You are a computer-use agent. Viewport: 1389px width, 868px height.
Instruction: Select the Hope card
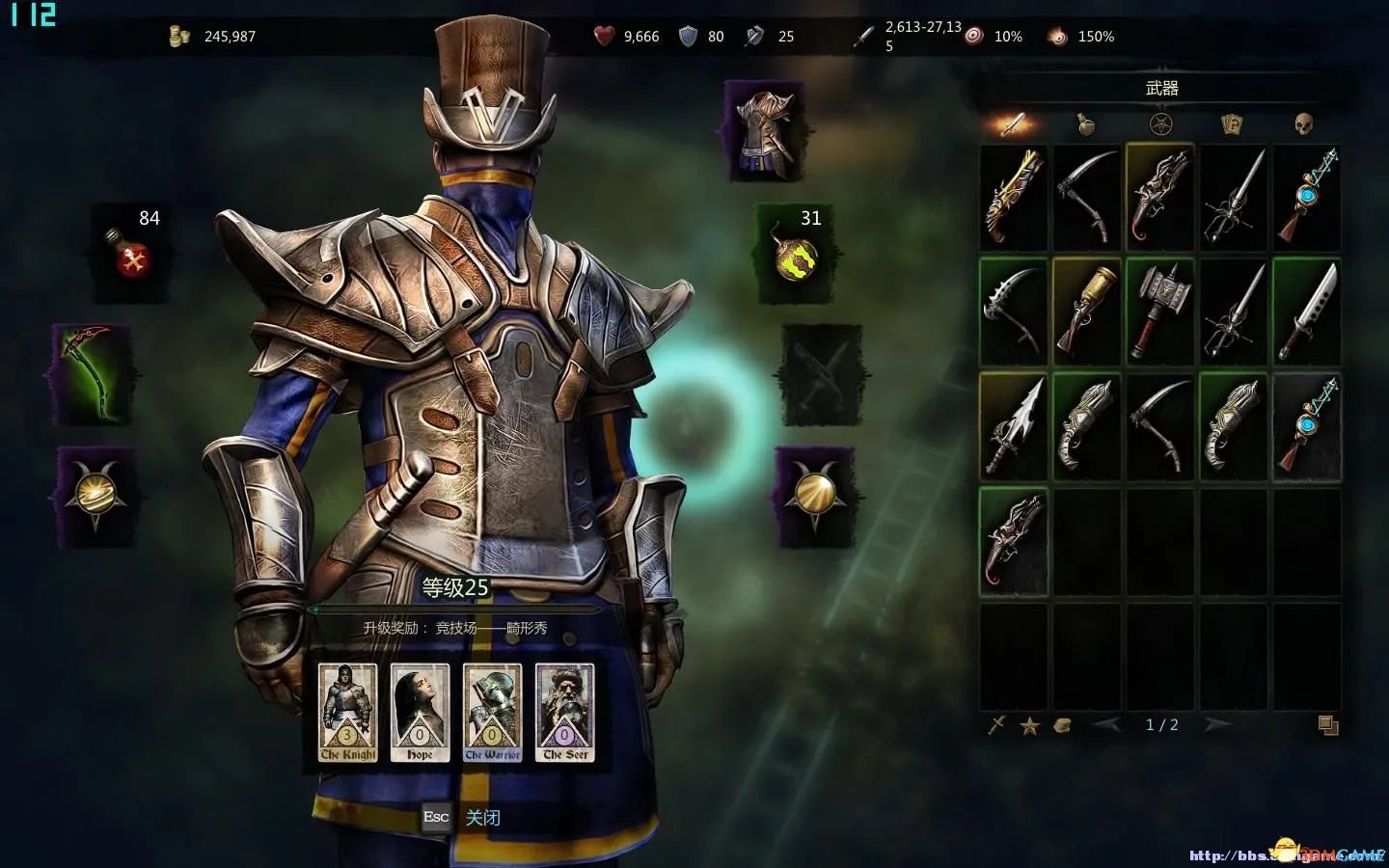[x=420, y=713]
